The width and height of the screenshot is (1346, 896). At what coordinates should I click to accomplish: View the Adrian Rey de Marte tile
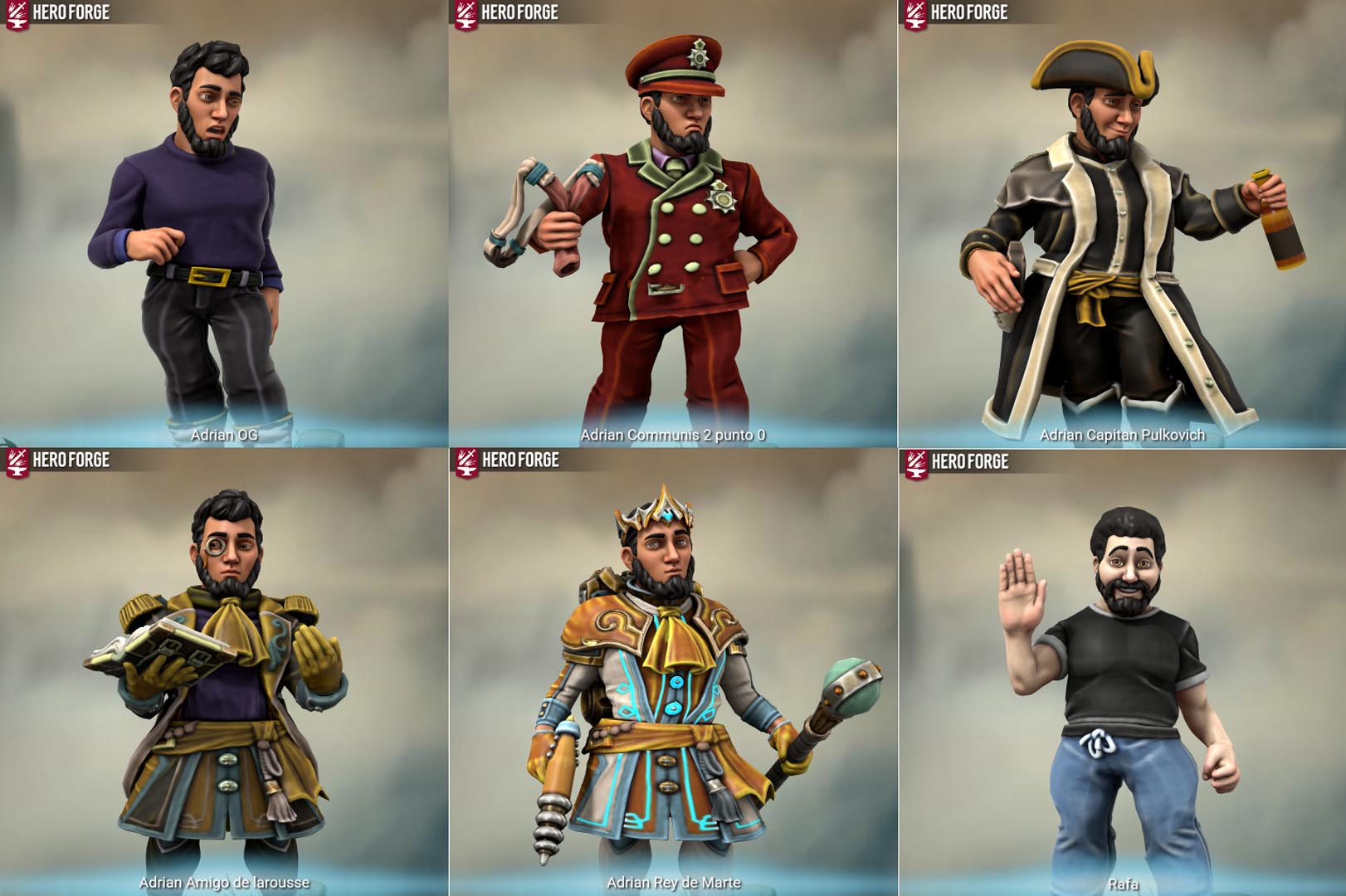(x=672, y=672)
